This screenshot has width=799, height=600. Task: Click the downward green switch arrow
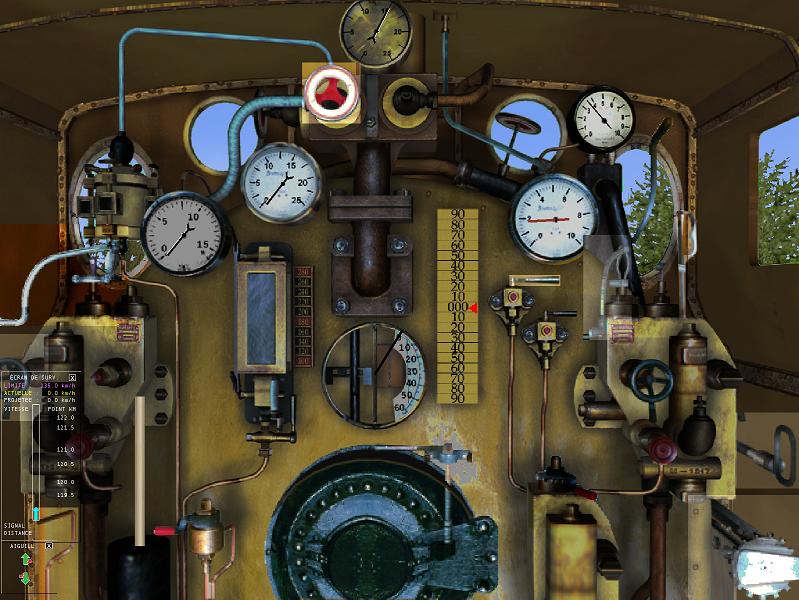point(26,578)
